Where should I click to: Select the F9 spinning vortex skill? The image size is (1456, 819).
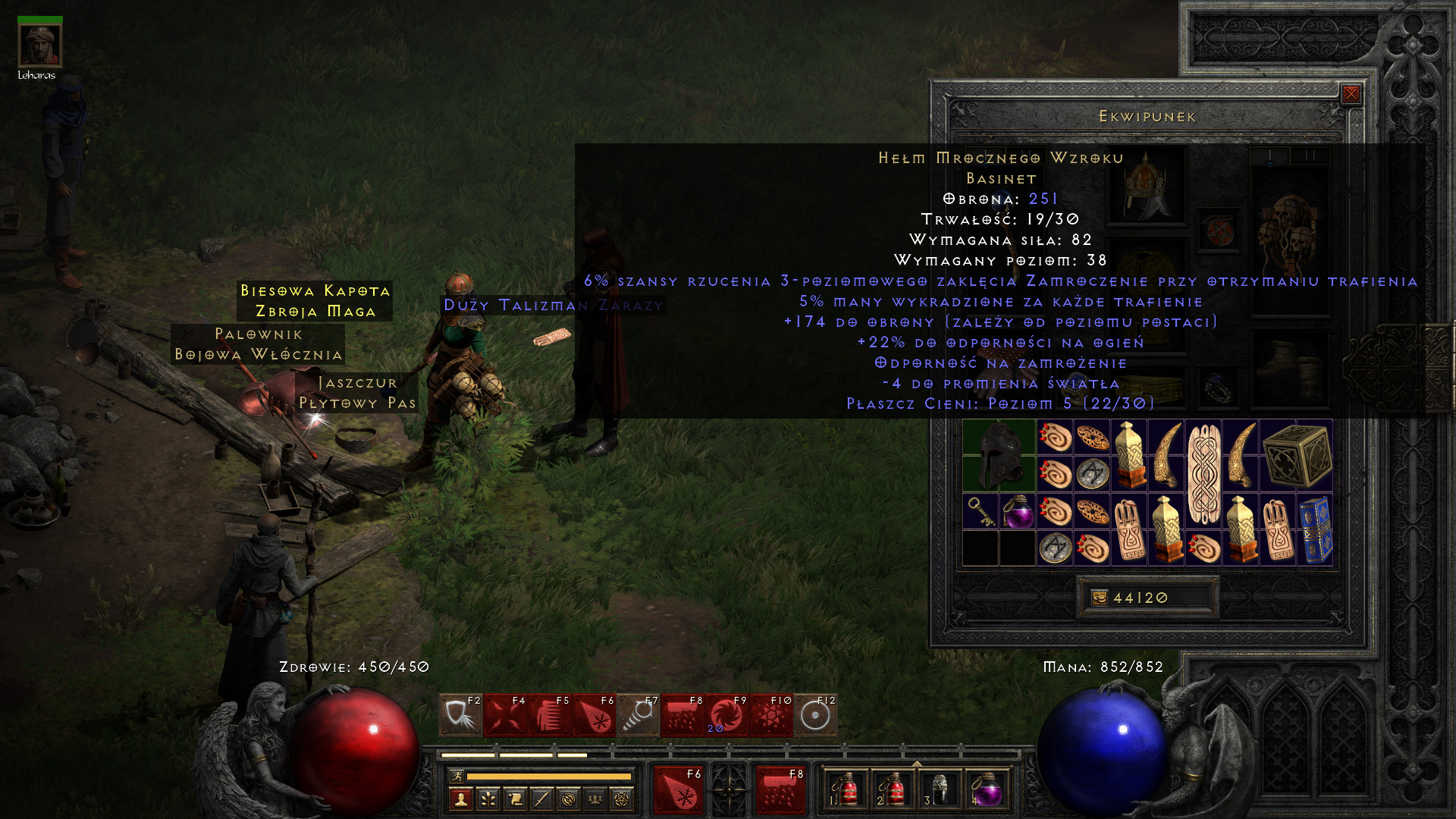(726, 716)
